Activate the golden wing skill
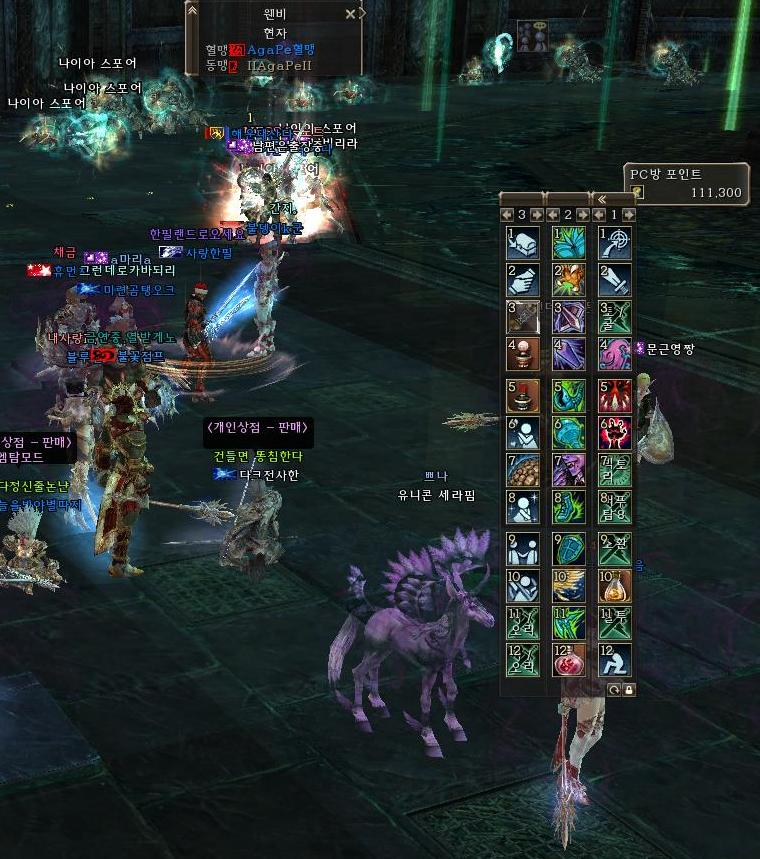The image size is (760, 859). (x=569, y=585)
